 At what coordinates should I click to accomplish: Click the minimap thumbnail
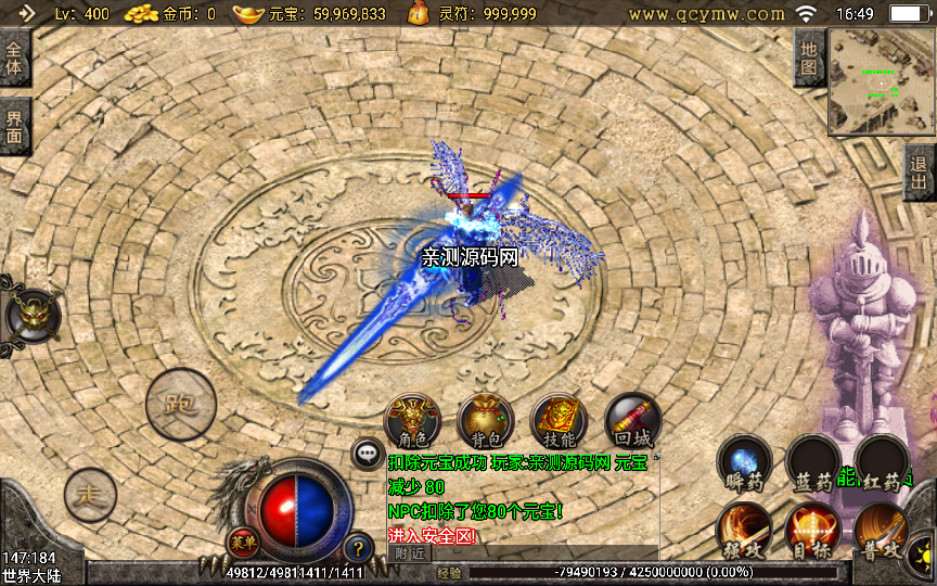[x=878, y=80]
